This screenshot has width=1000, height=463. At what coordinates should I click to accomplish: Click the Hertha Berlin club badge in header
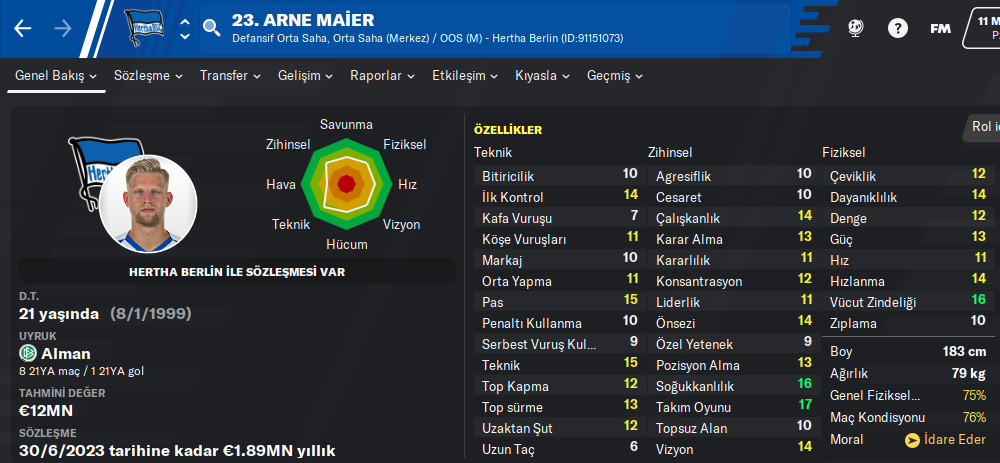point(146,28)
